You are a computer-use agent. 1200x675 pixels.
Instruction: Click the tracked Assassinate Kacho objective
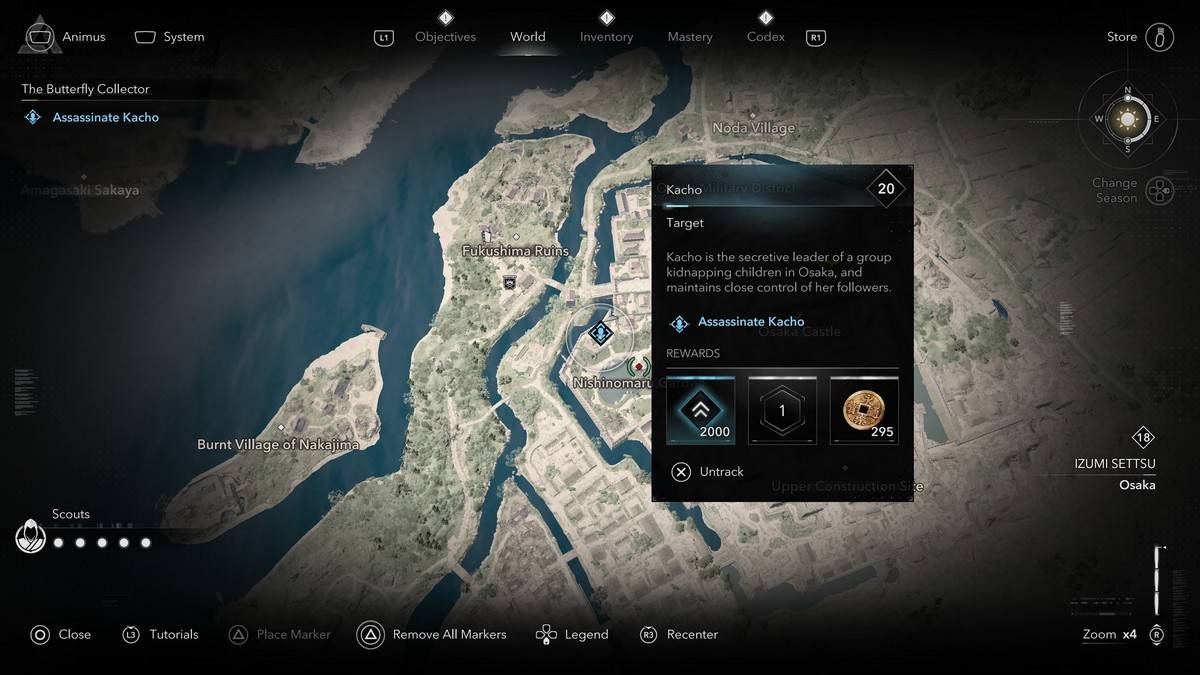(105, 117)
